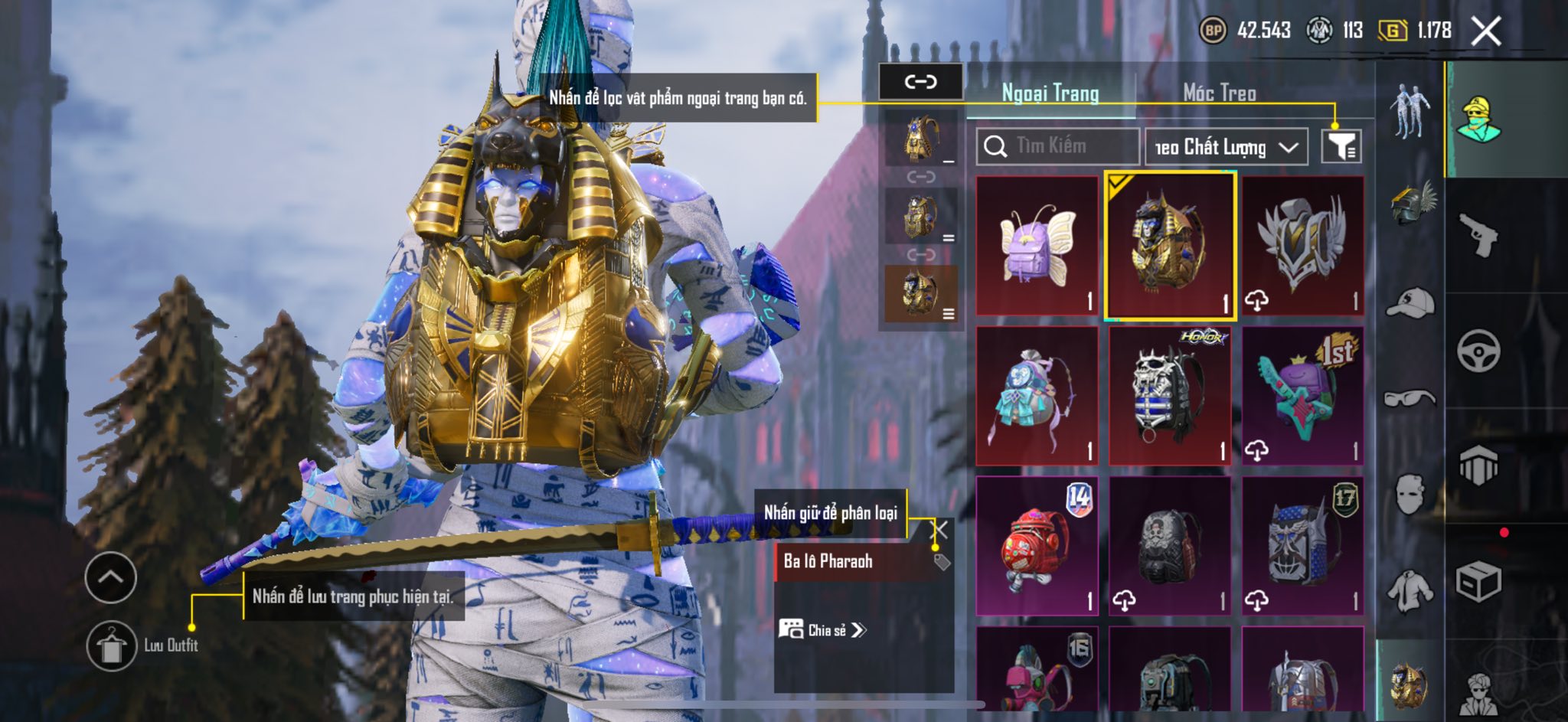
Task: Click the Tìm Kiếm search field
Action: 1057,145
